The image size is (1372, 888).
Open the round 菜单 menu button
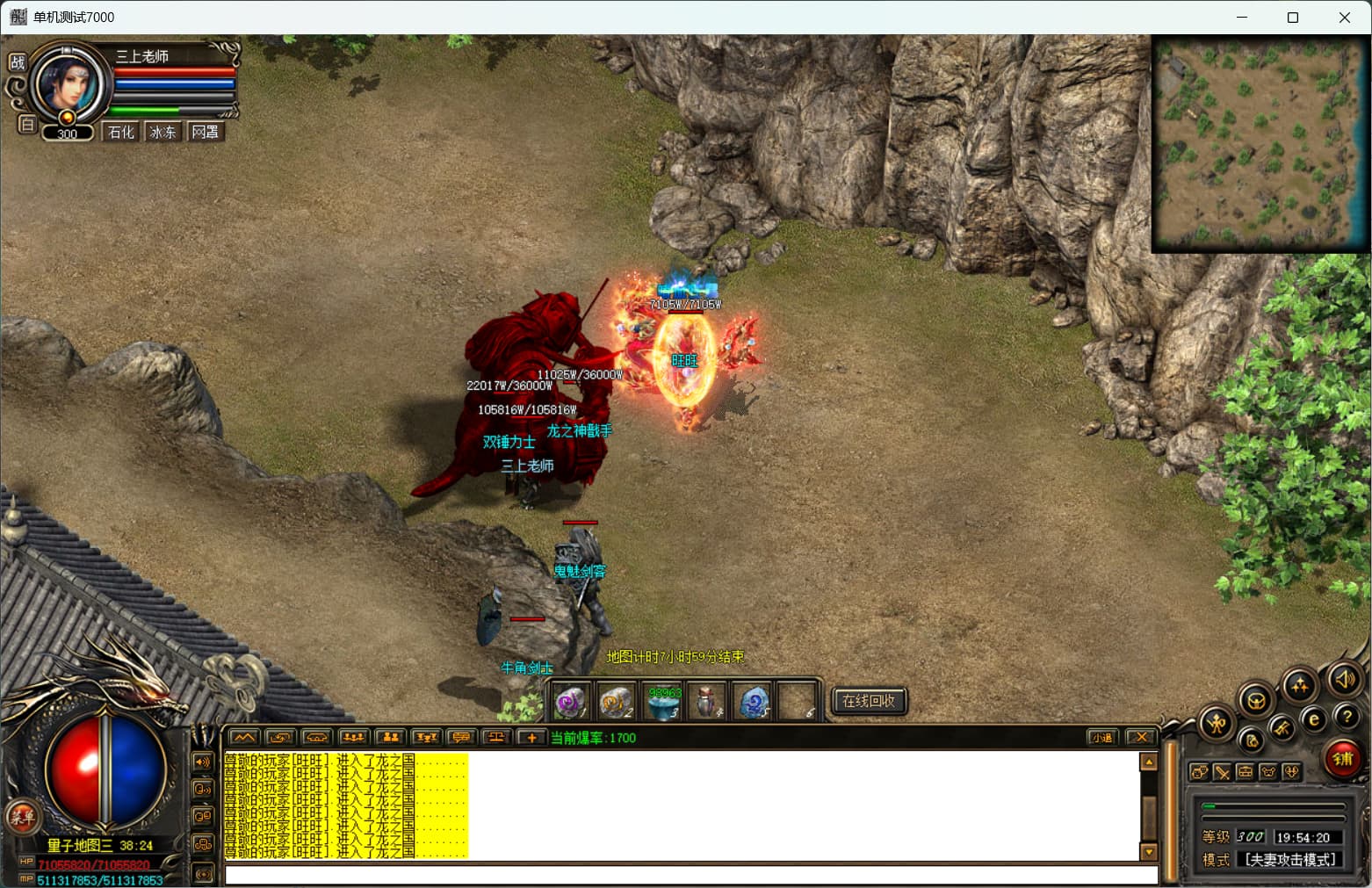click(22, 817)
